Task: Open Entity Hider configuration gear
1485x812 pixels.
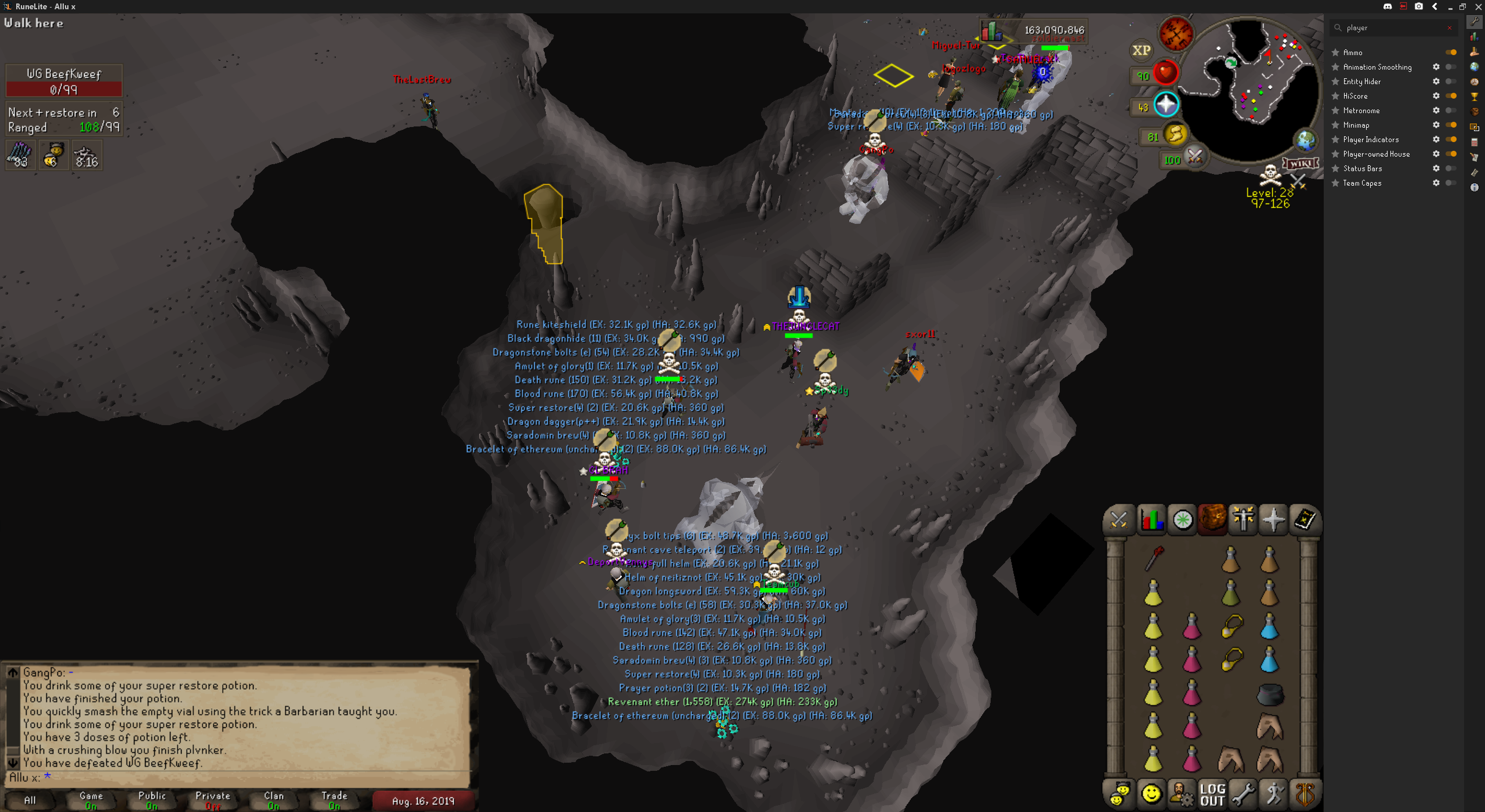Action: point(1436,82)
